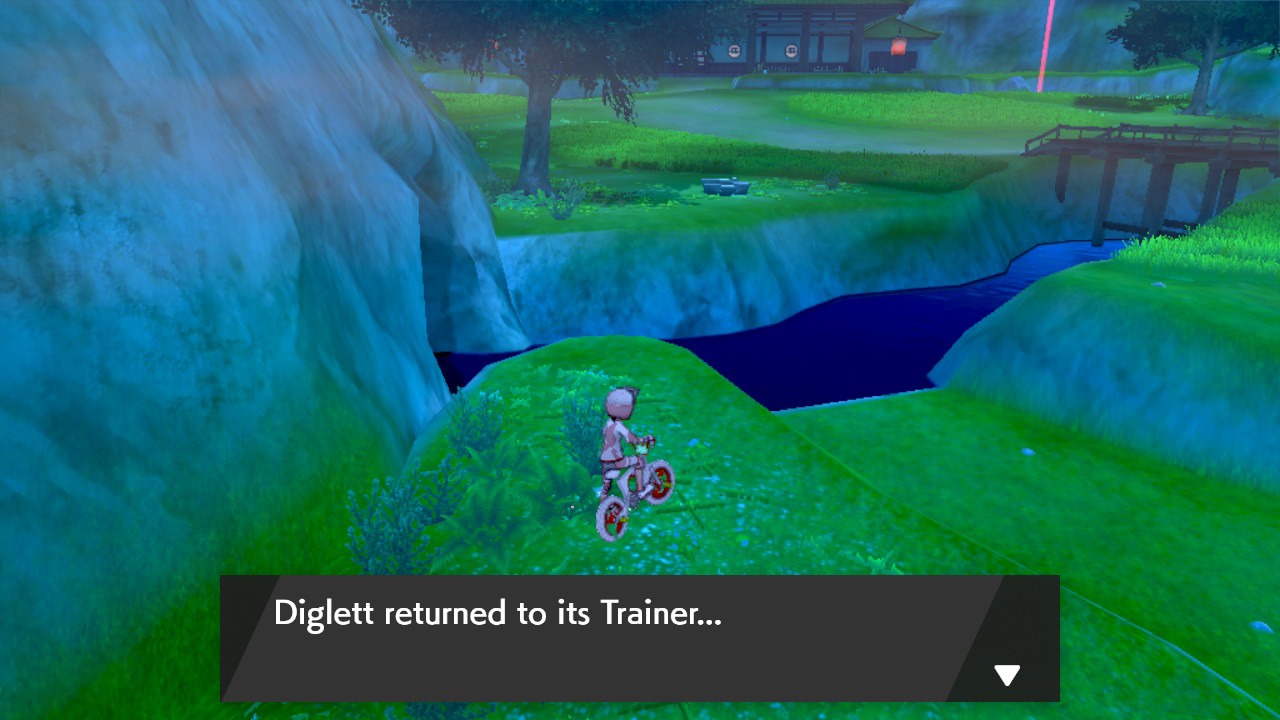Select the orange lantern on the dojo
The height and width of the screenshot is (720, 1280).
898,45
